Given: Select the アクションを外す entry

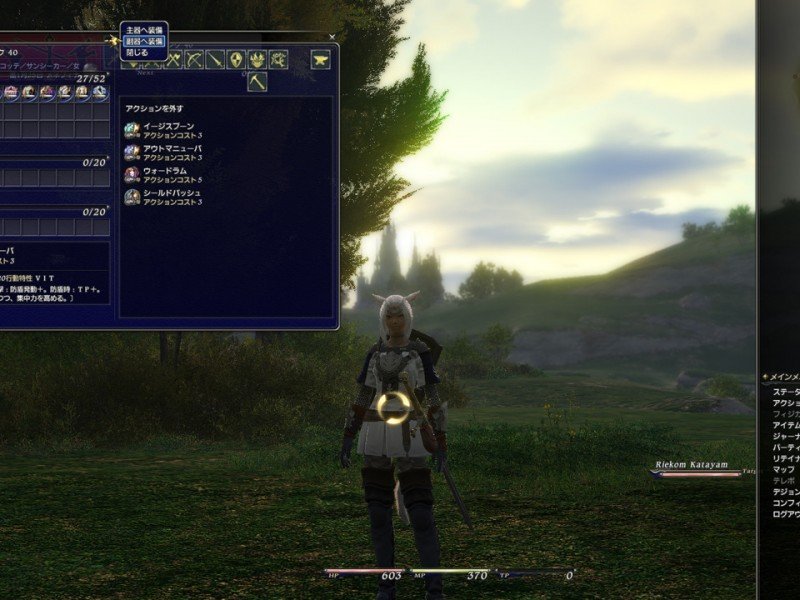Looking at the screenshot, I should click(154, 108).
